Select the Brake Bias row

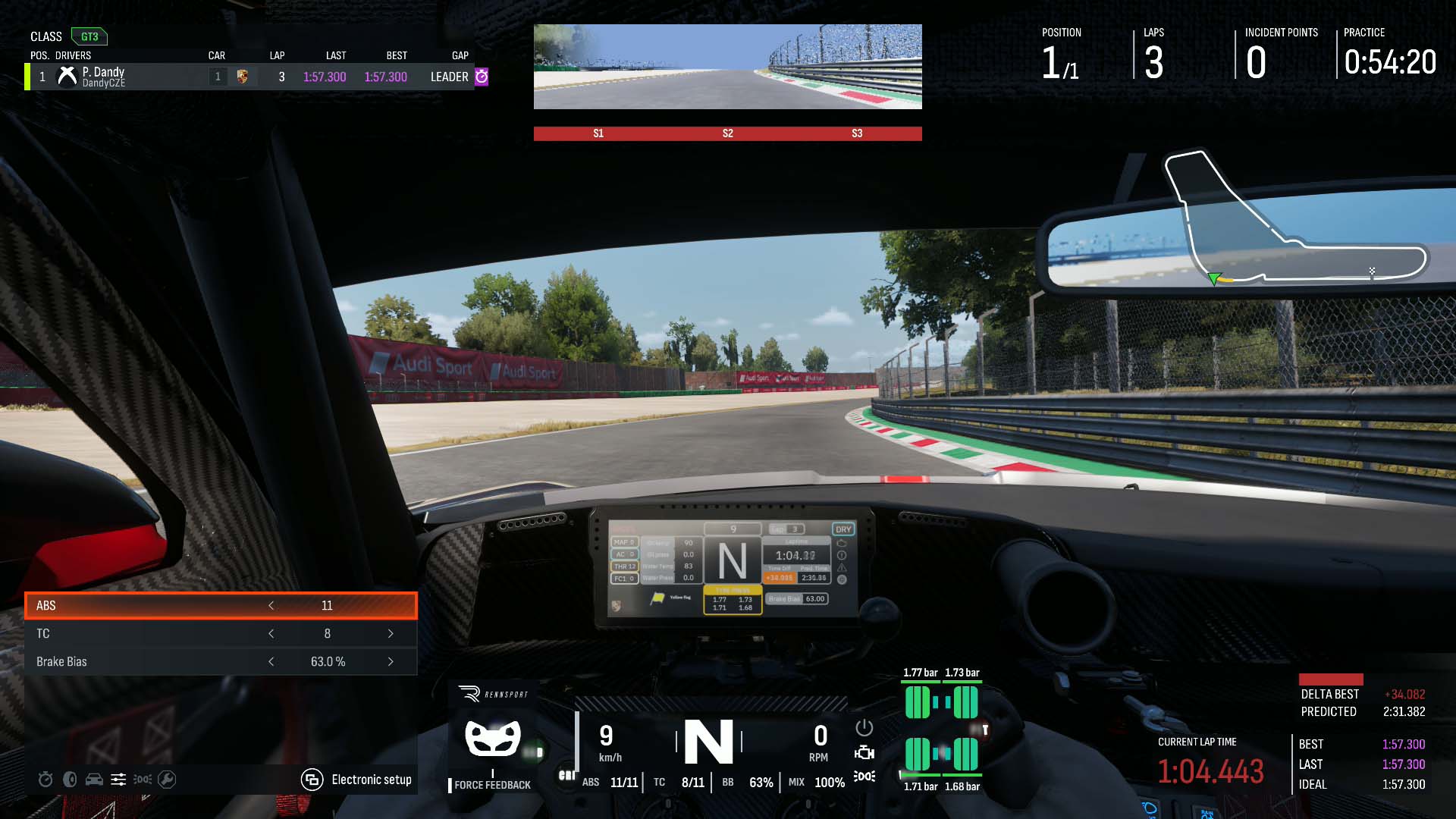152,661
